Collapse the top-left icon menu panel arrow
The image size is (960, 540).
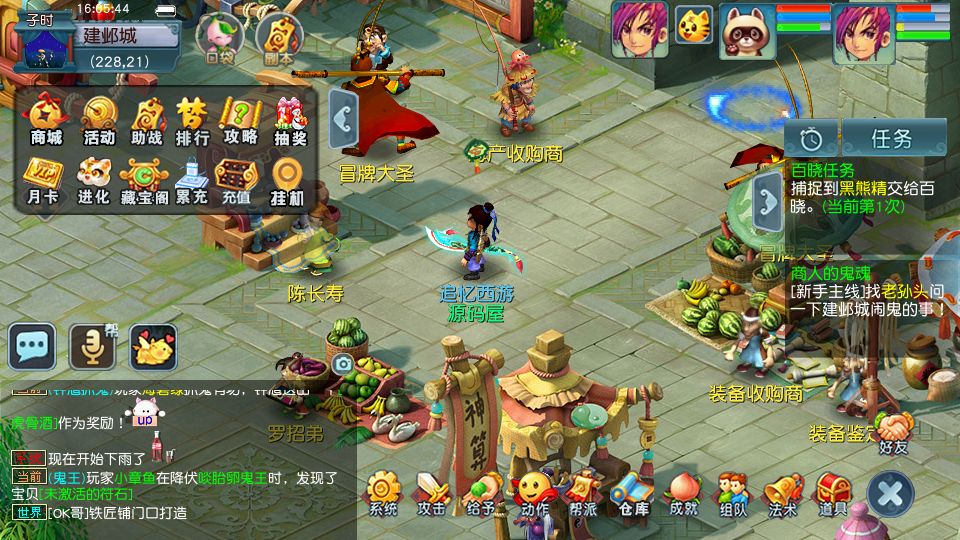coord(342,119)
